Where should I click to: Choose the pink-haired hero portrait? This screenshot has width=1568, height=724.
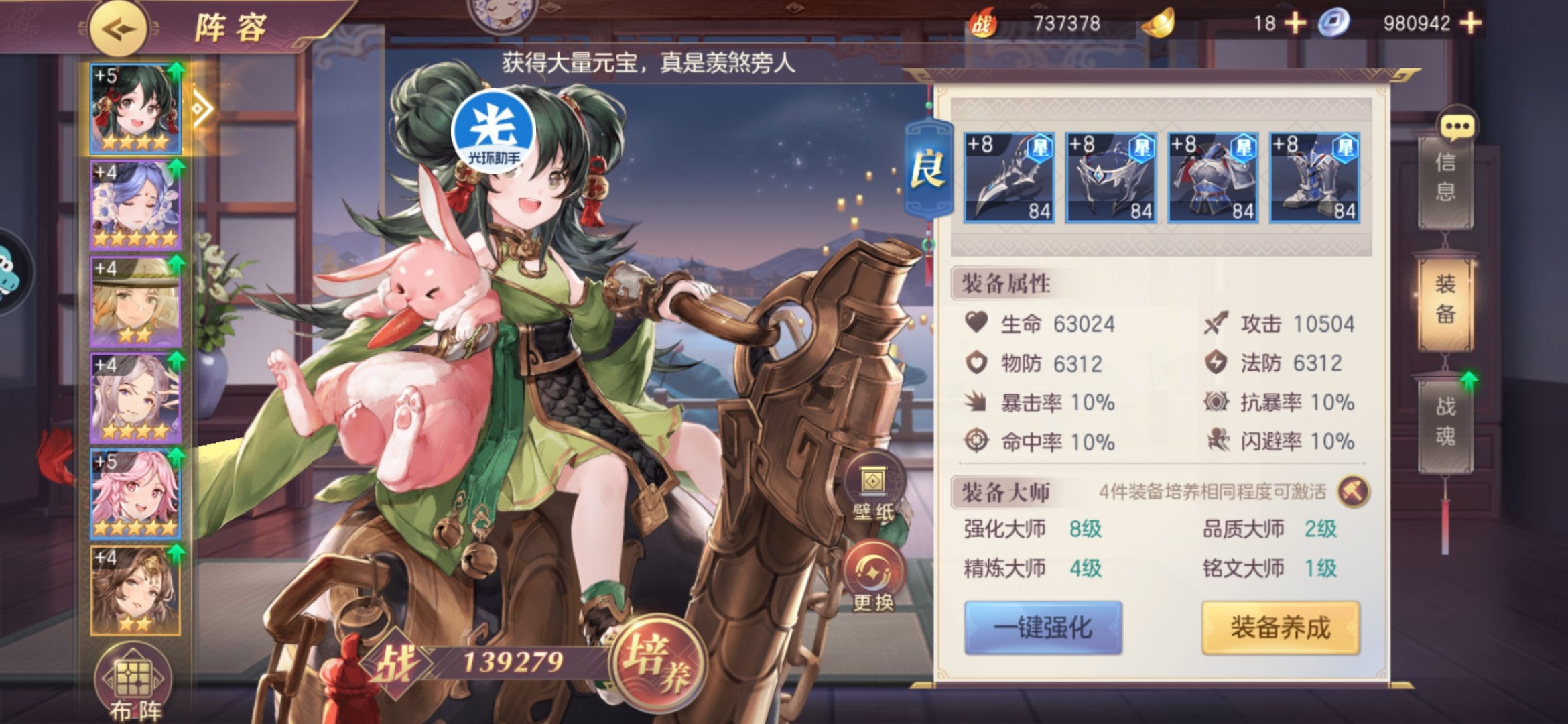pos(135,494)
